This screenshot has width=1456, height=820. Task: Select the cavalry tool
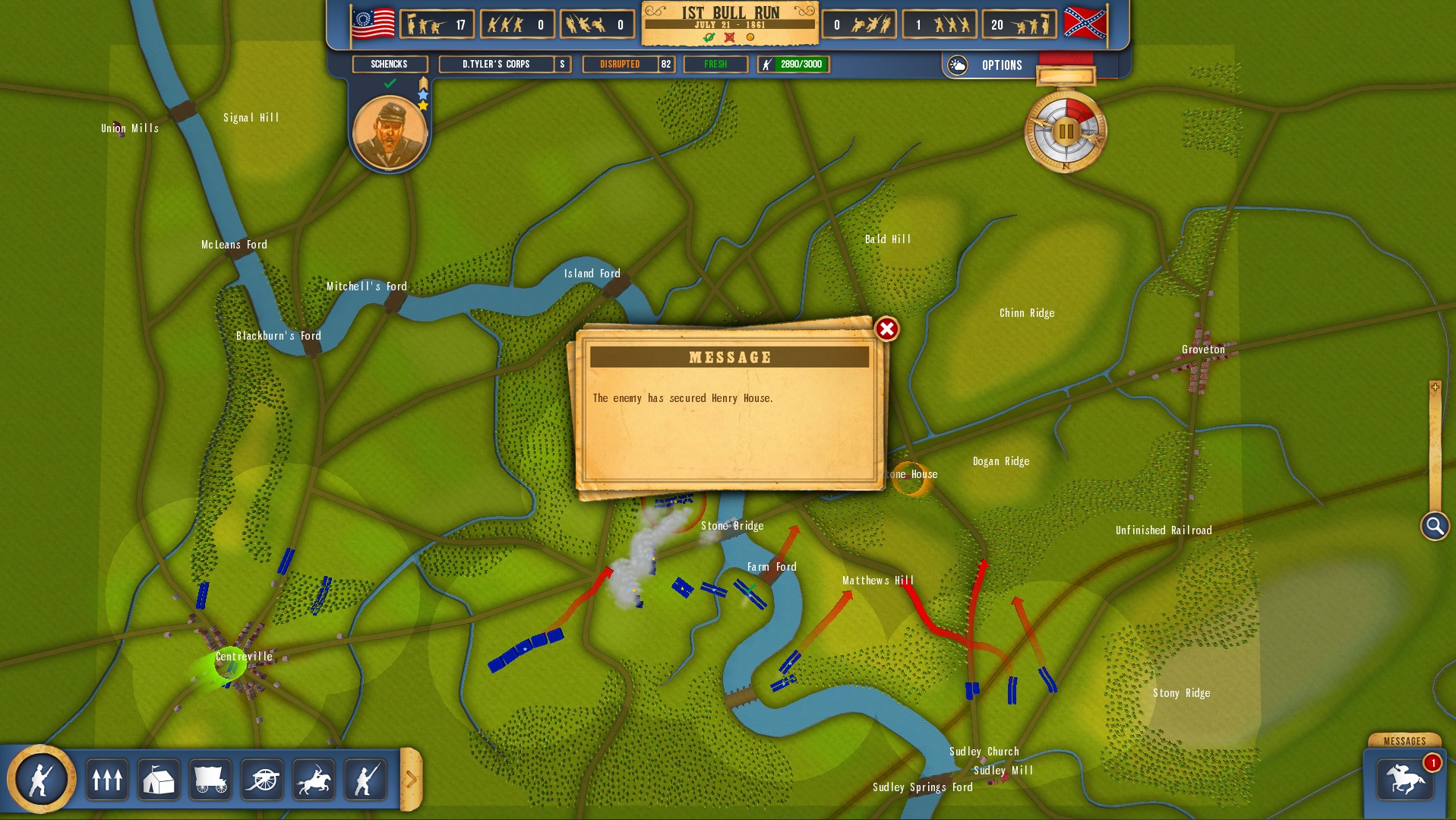pyautogui.click(x=314, y=778)
